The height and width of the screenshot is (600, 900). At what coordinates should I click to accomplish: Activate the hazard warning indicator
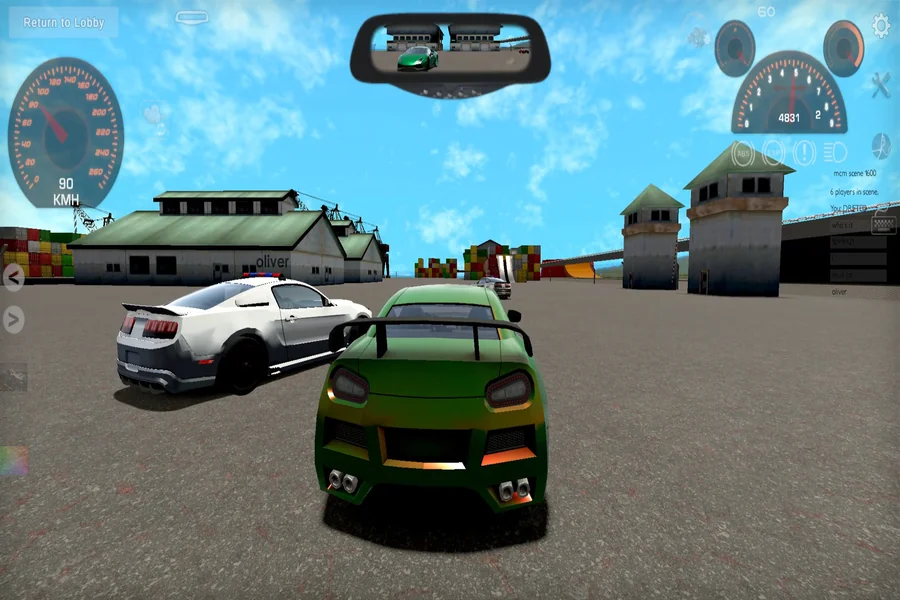(804, 153)
